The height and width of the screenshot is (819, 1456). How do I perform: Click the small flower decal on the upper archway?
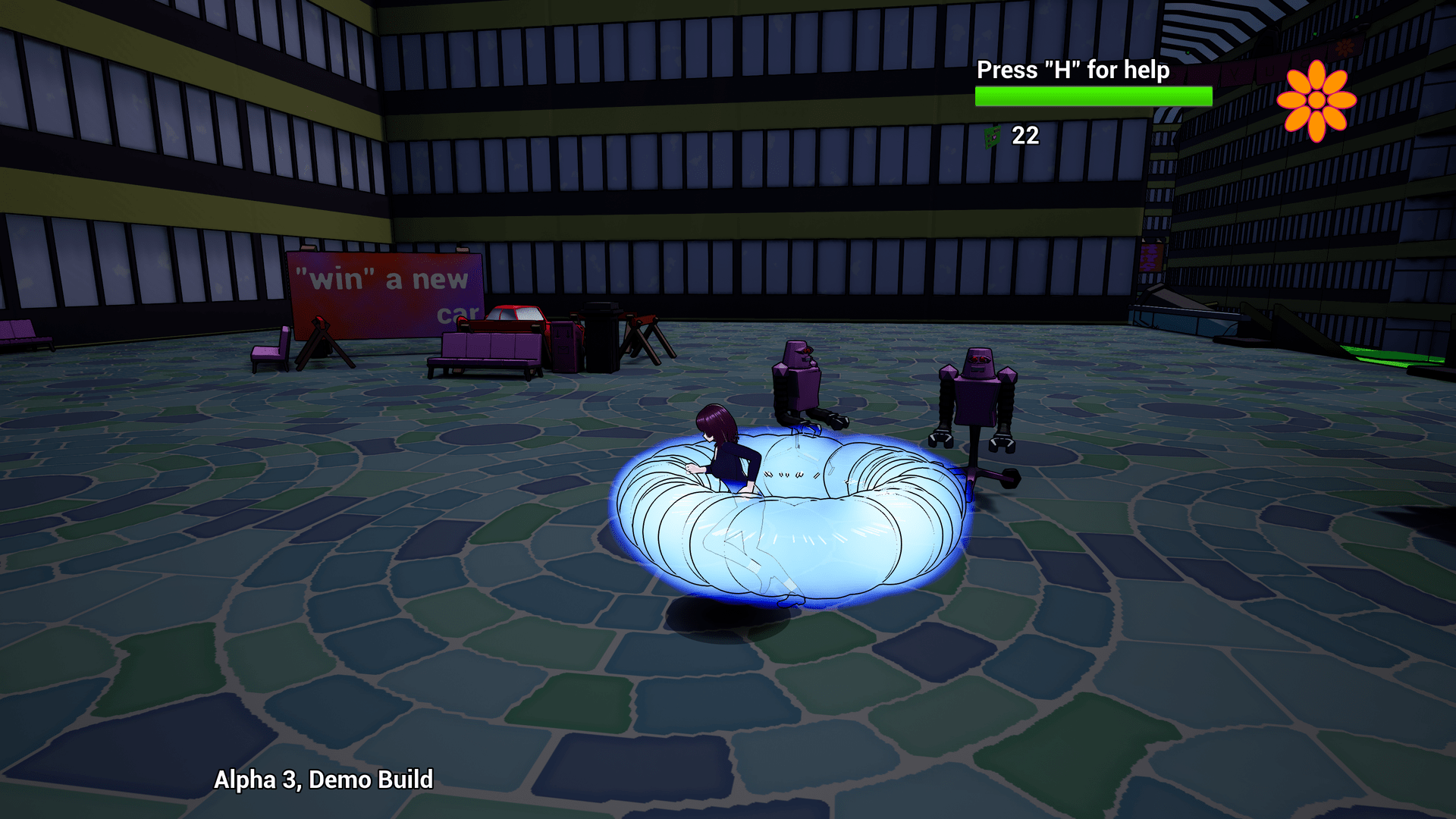pyautogui.click(x=1345, y=46)
